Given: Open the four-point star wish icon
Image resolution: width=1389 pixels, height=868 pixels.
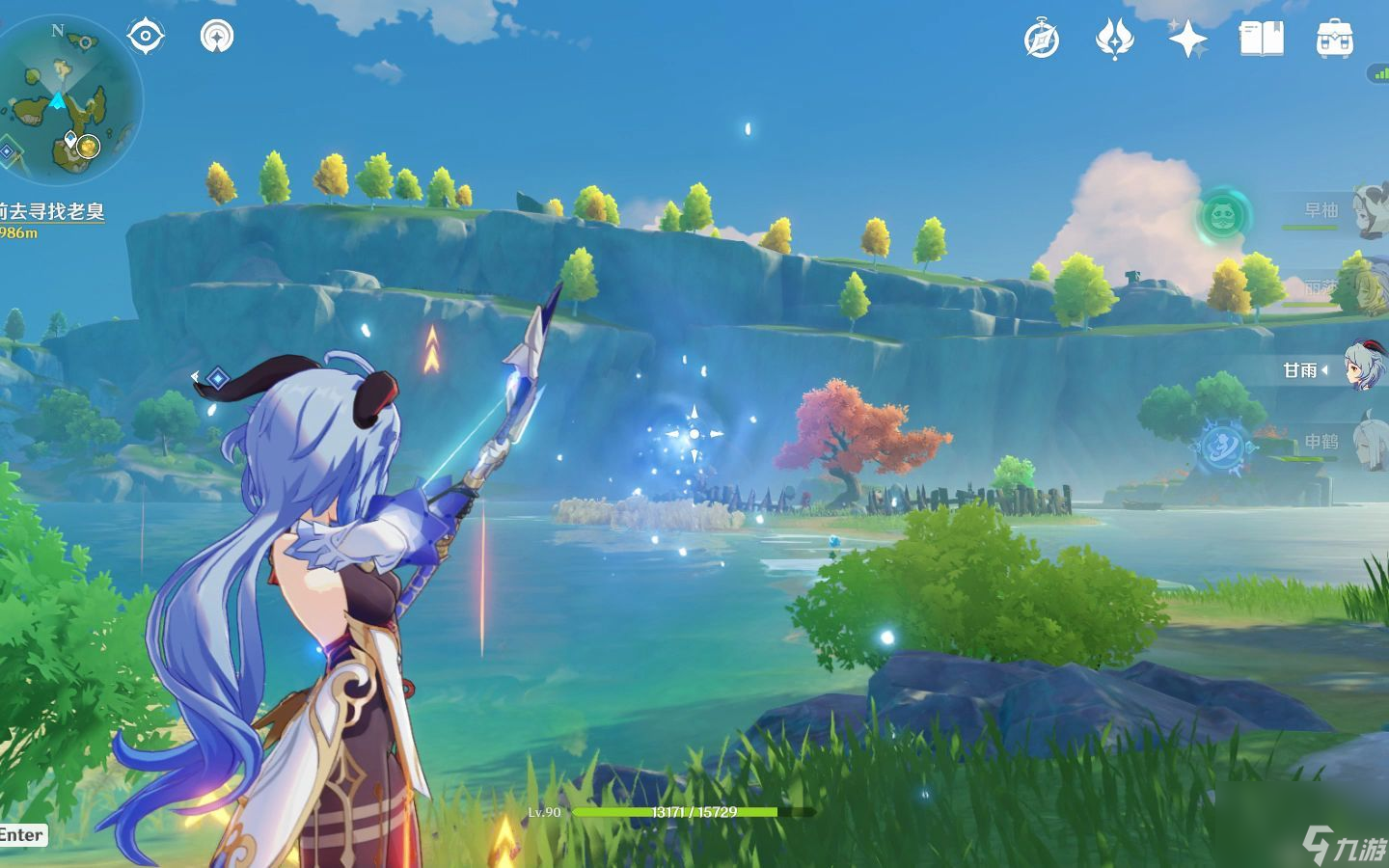Looking at the screenshot, I should tap(1187, 40).
